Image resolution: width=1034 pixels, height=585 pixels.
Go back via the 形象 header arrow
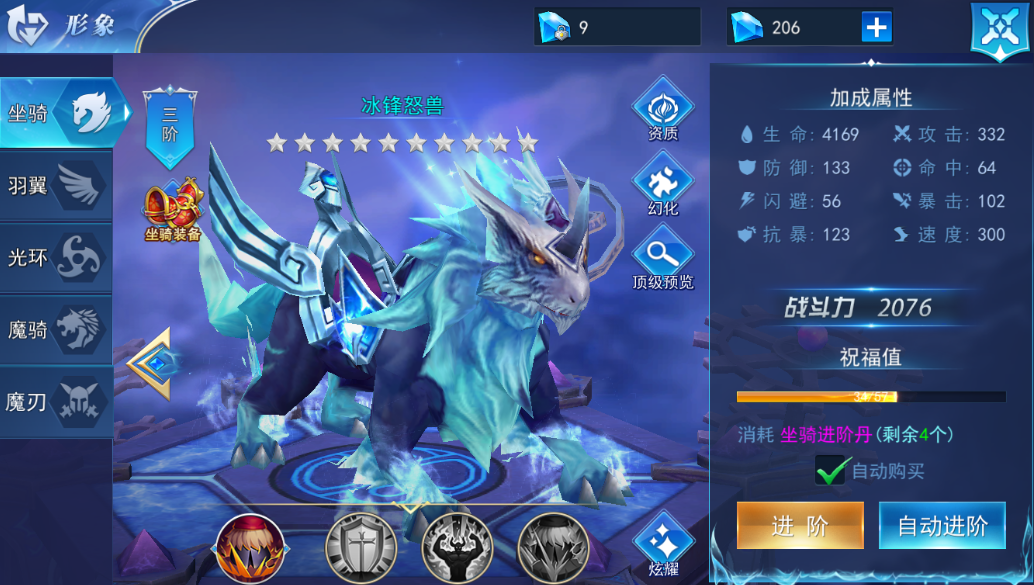coord(25,27)
